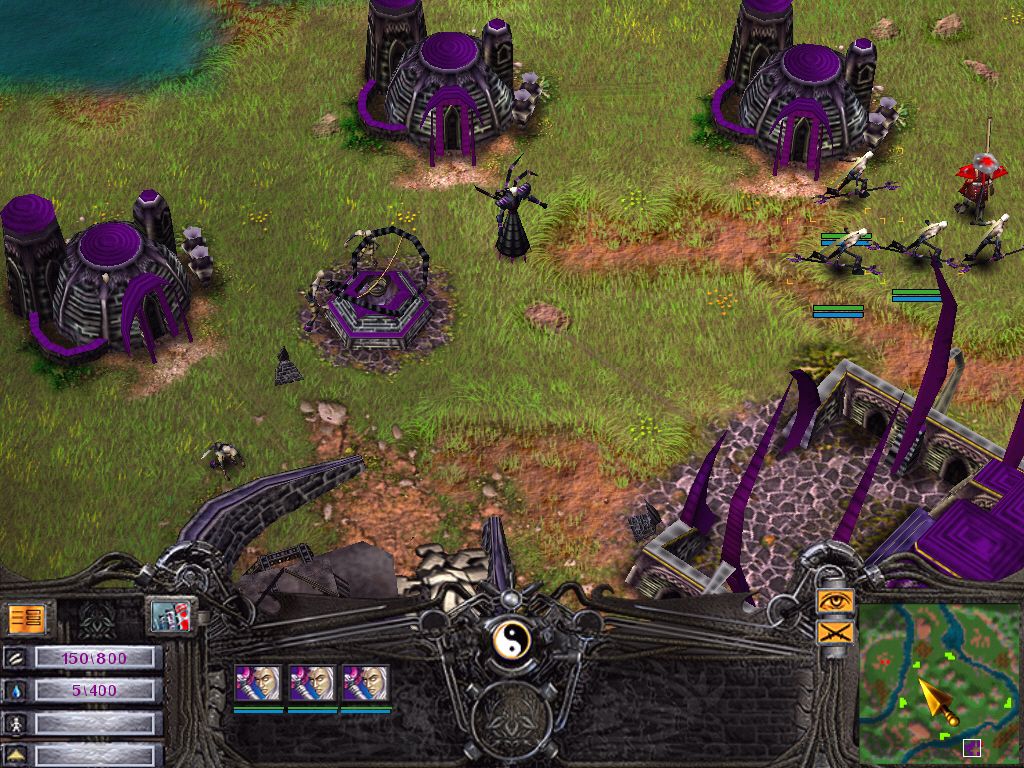Select the last unit portrait

(x=365, y=683)
